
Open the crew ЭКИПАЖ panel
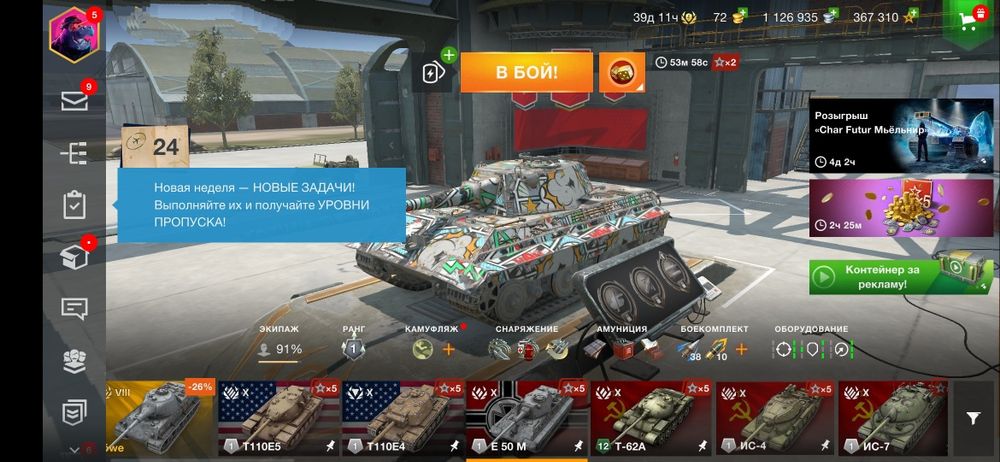pos(280,343)
